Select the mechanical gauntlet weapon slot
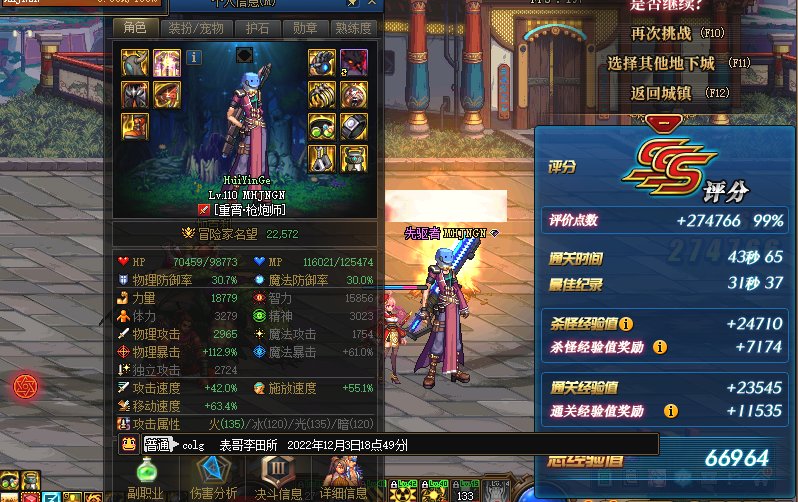Screen dimensions: 798x502 [x=321, y=62]
